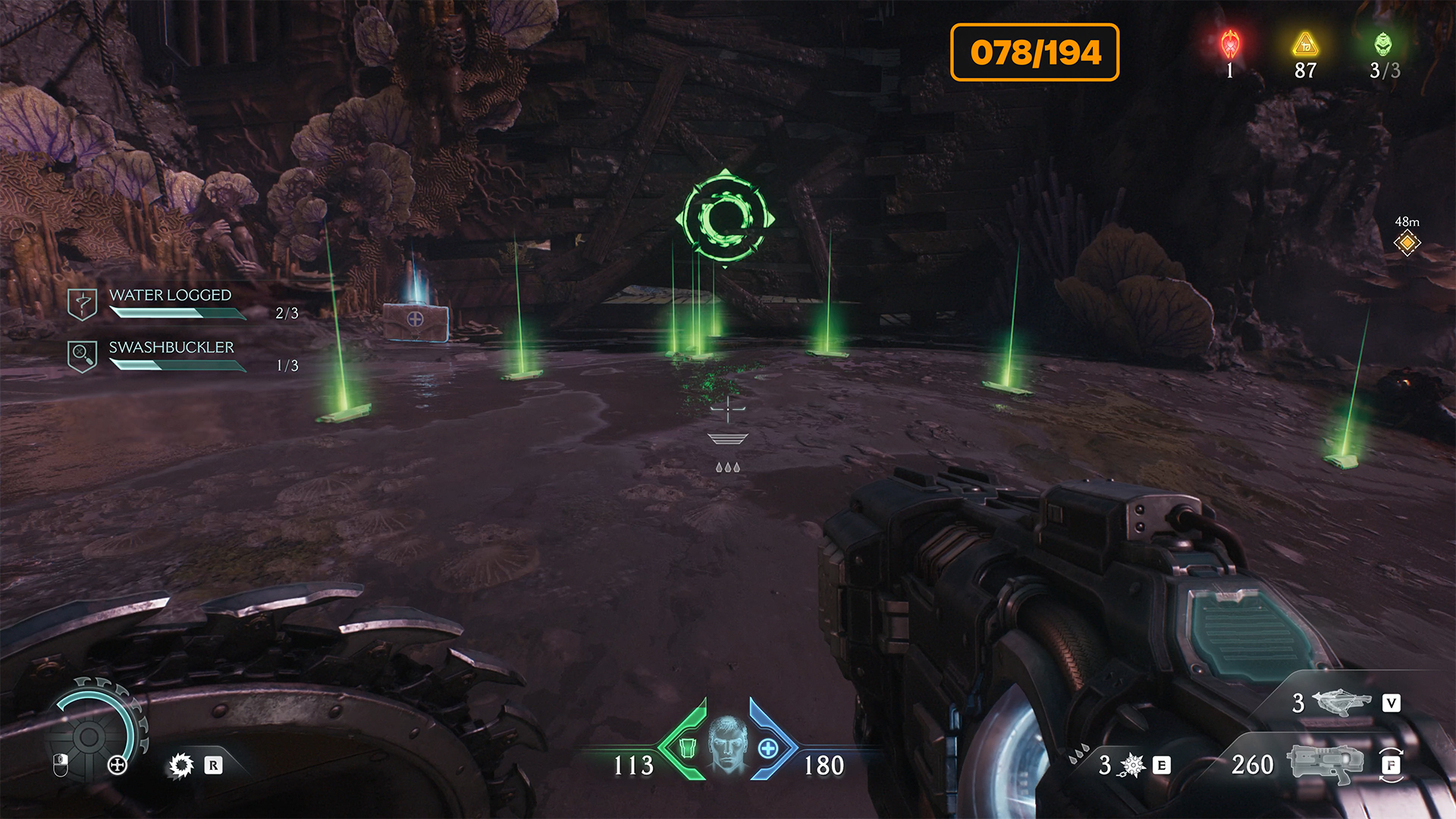The image size is (1456, 819).
Task: Click the blue health cross icon
Action: pos(768,748)
